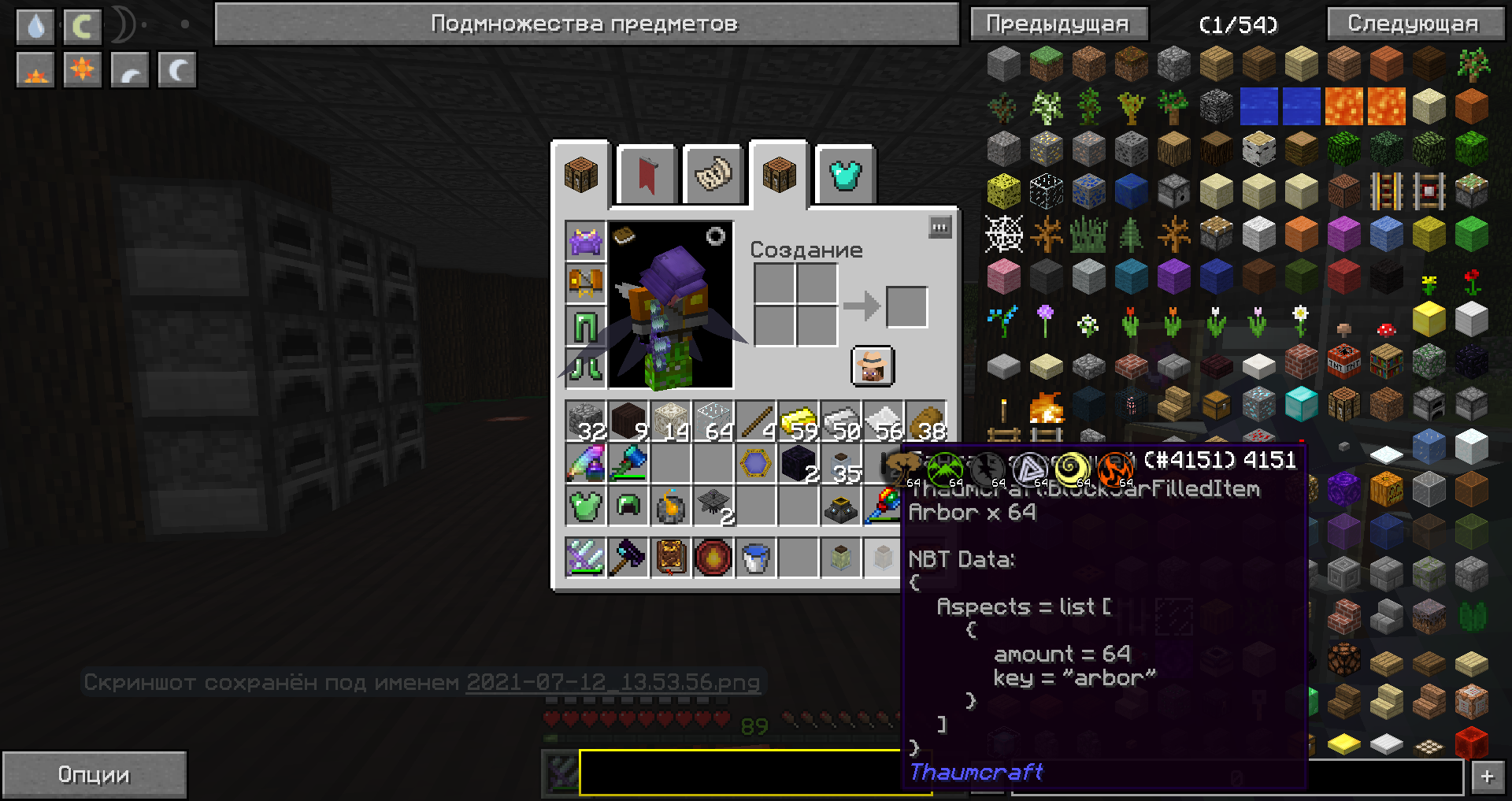Screen dimensions: 1512x801
Task: Open the Опции options button
Action: pyautogui.click(x=94, y=775)
